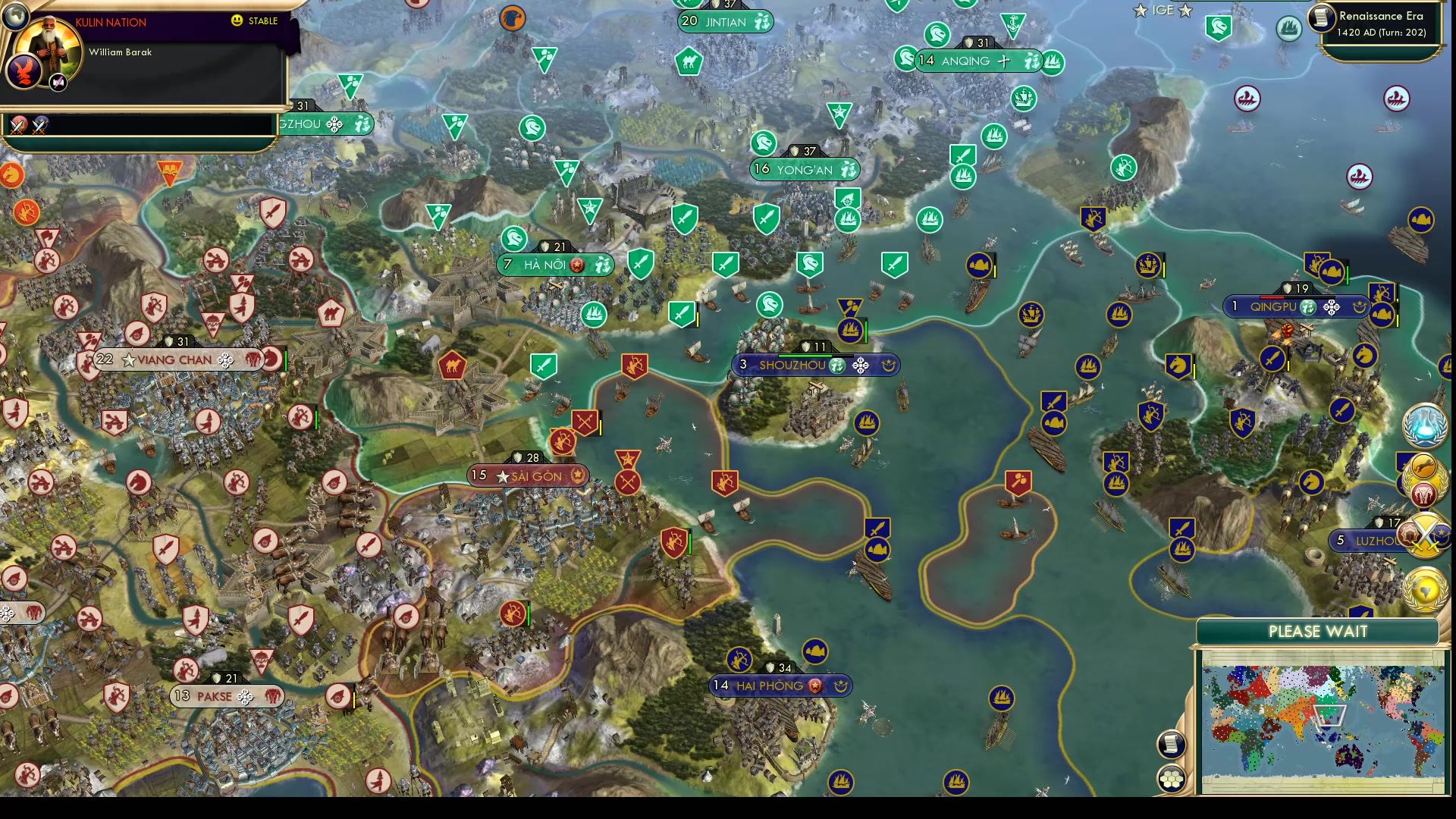
Task: Click the STABLE happiness smiley indicator
Action: point(237,22)
